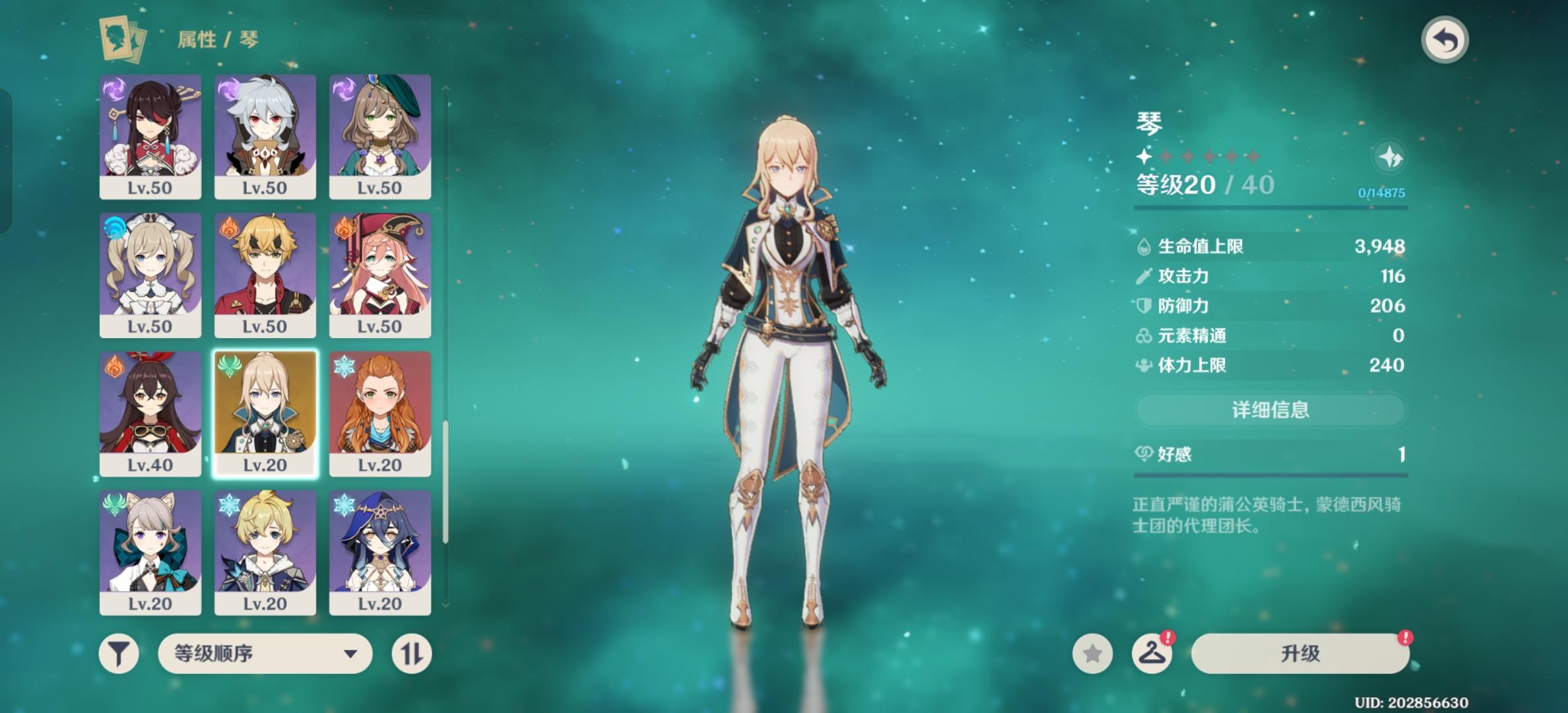Pick Barbara's twin-tail portrait
Screen dimensions: 1568x713
click(x=150, y=275)
